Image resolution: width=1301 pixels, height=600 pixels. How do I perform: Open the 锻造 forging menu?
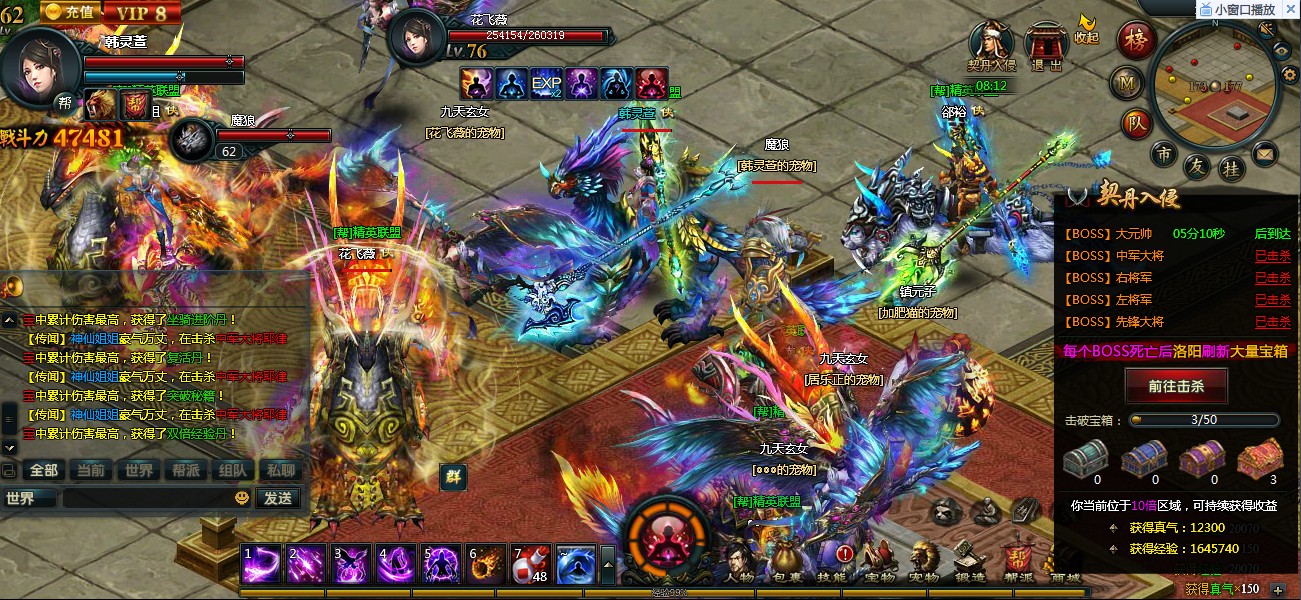(x=969, y=562)
